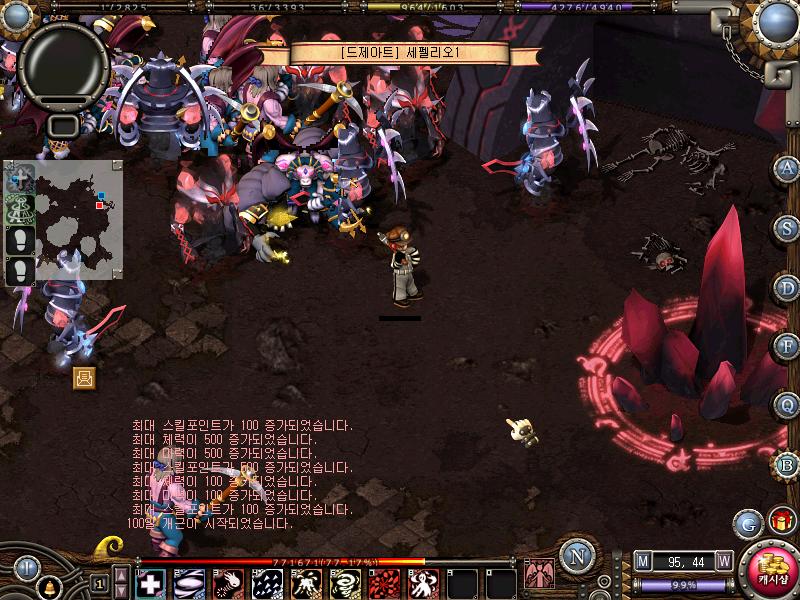This screenshot has height=600, width=800.
Task: Toggle the W button beside the coordinates
Action: point(724,561)
